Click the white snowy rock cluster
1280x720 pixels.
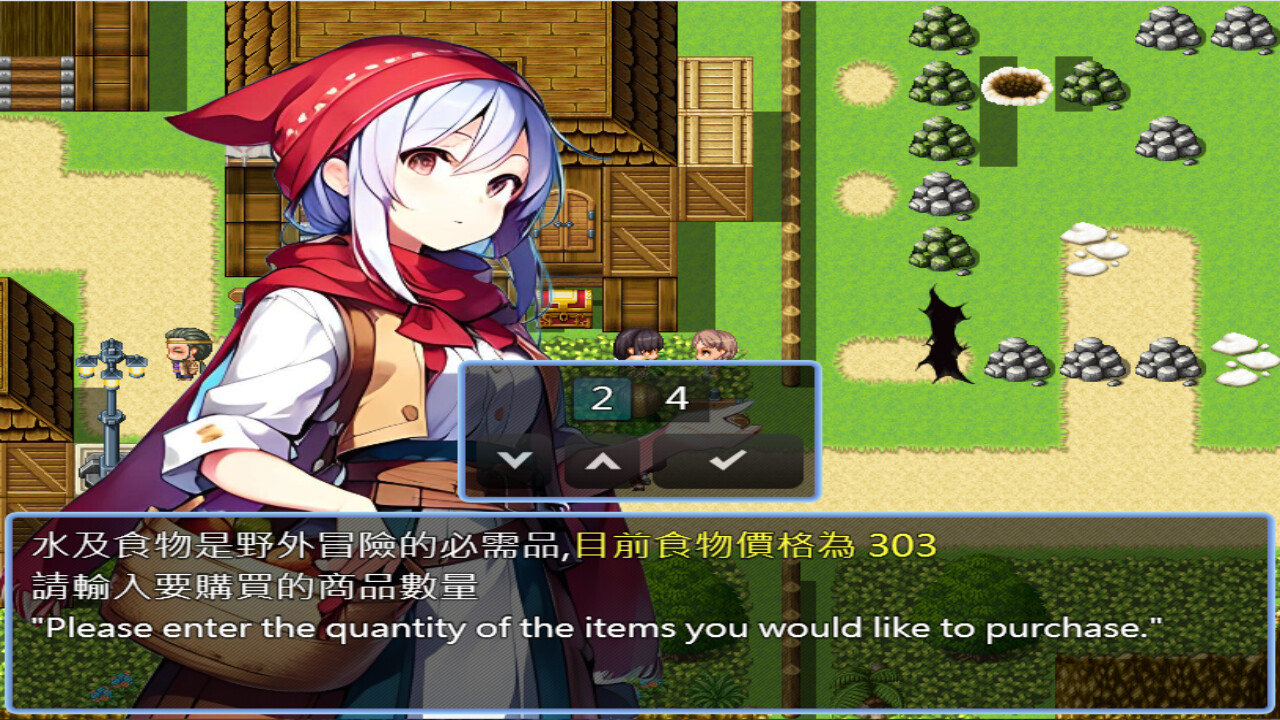point(1090,250)
